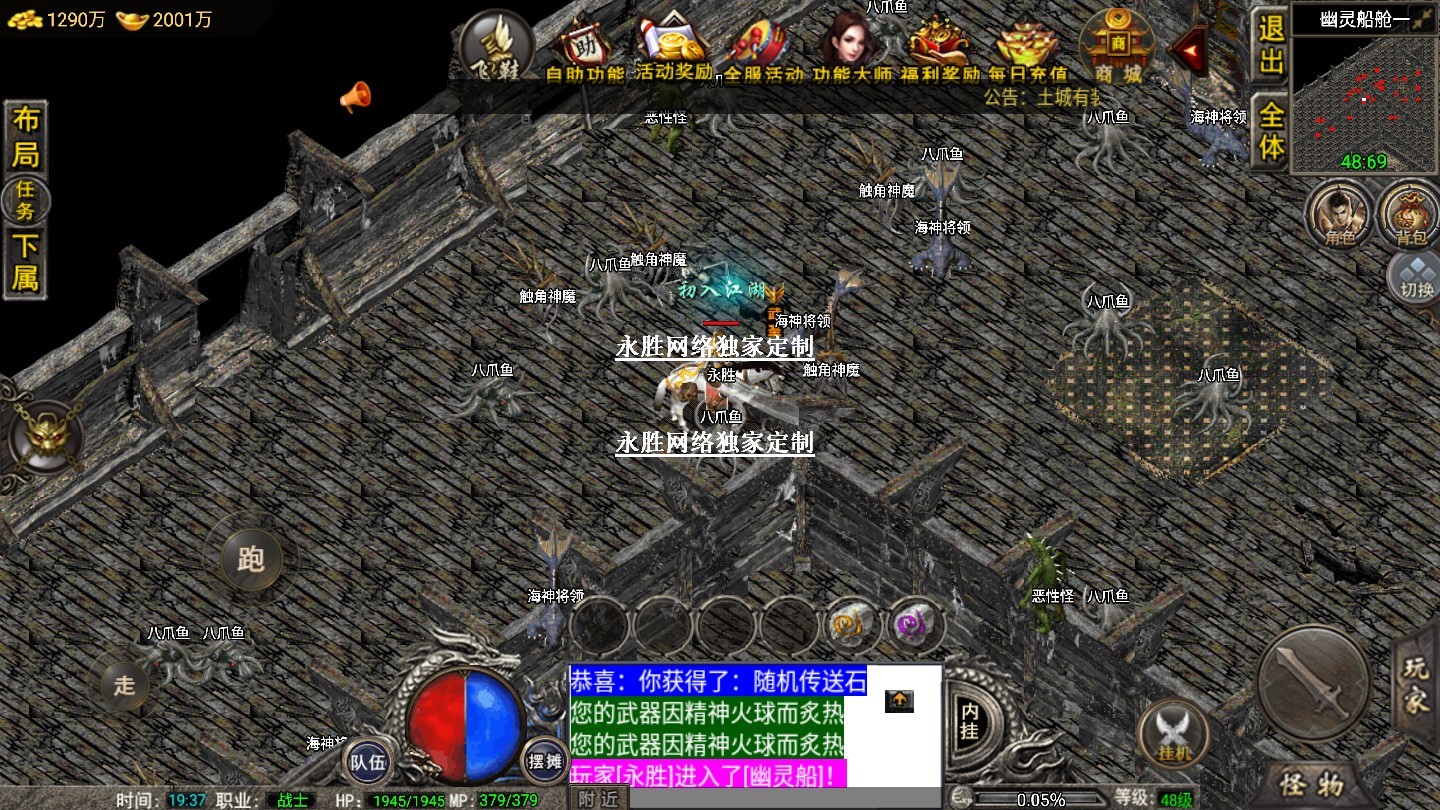Tap the 切换 switch button
The height and width of the screenshot is (810, 1440).
pos(1414,276)
